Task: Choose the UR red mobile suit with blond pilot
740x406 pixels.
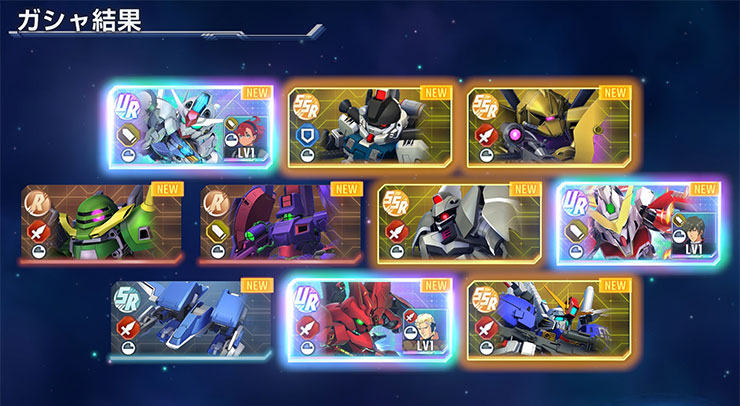Action: pos(369,318)
